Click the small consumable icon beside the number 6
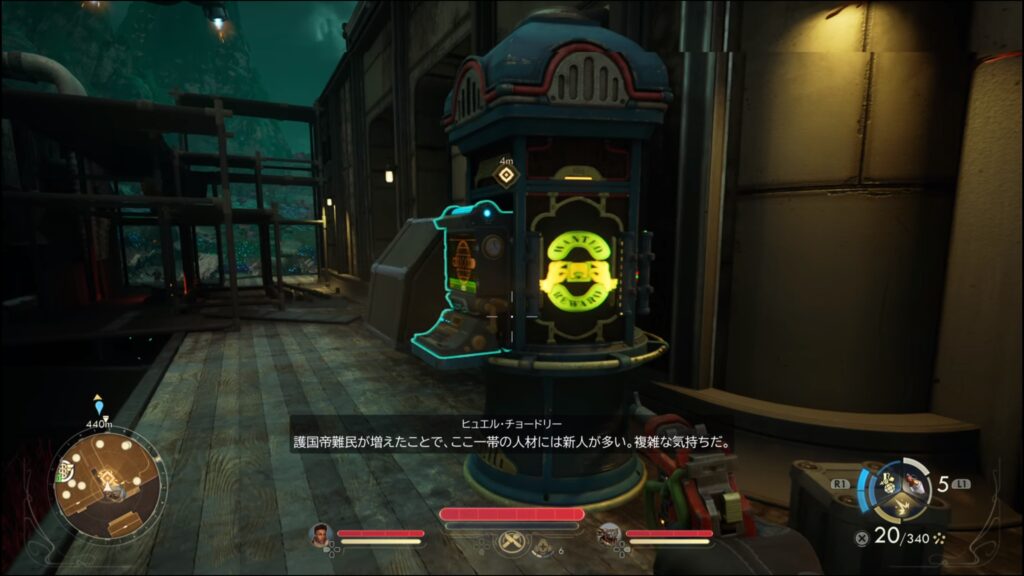The width and height of the screenshot is (1024, 576). click(544, 546)
